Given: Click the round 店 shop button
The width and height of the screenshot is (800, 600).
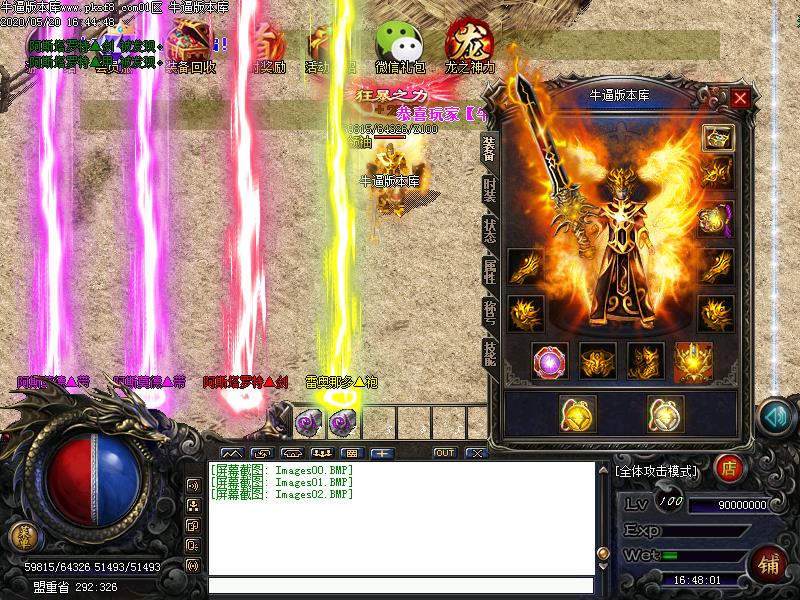Looking at the screenshot, I should tap(731, 467).
